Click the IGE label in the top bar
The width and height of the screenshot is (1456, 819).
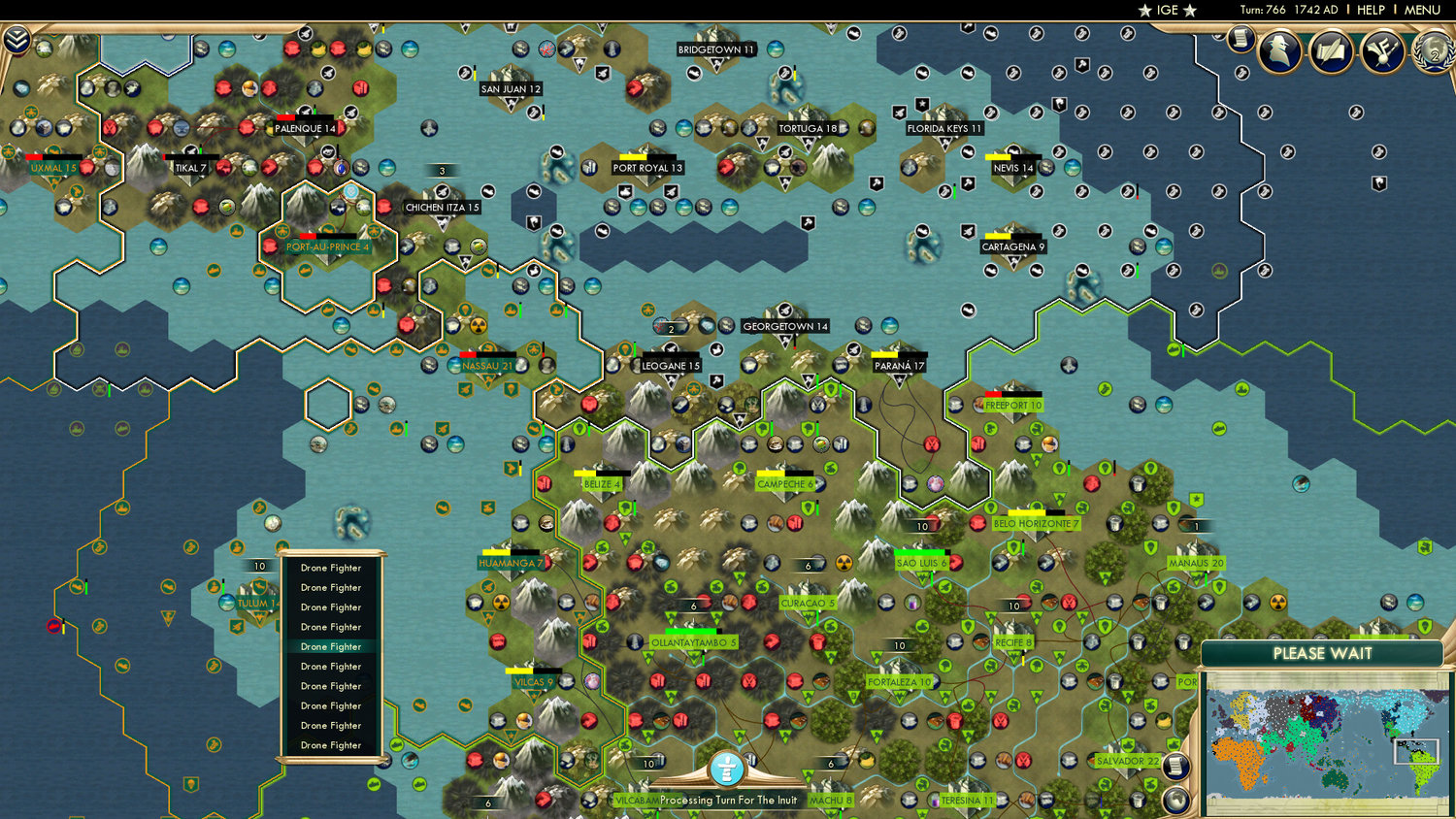click(x=1166, y=11)
